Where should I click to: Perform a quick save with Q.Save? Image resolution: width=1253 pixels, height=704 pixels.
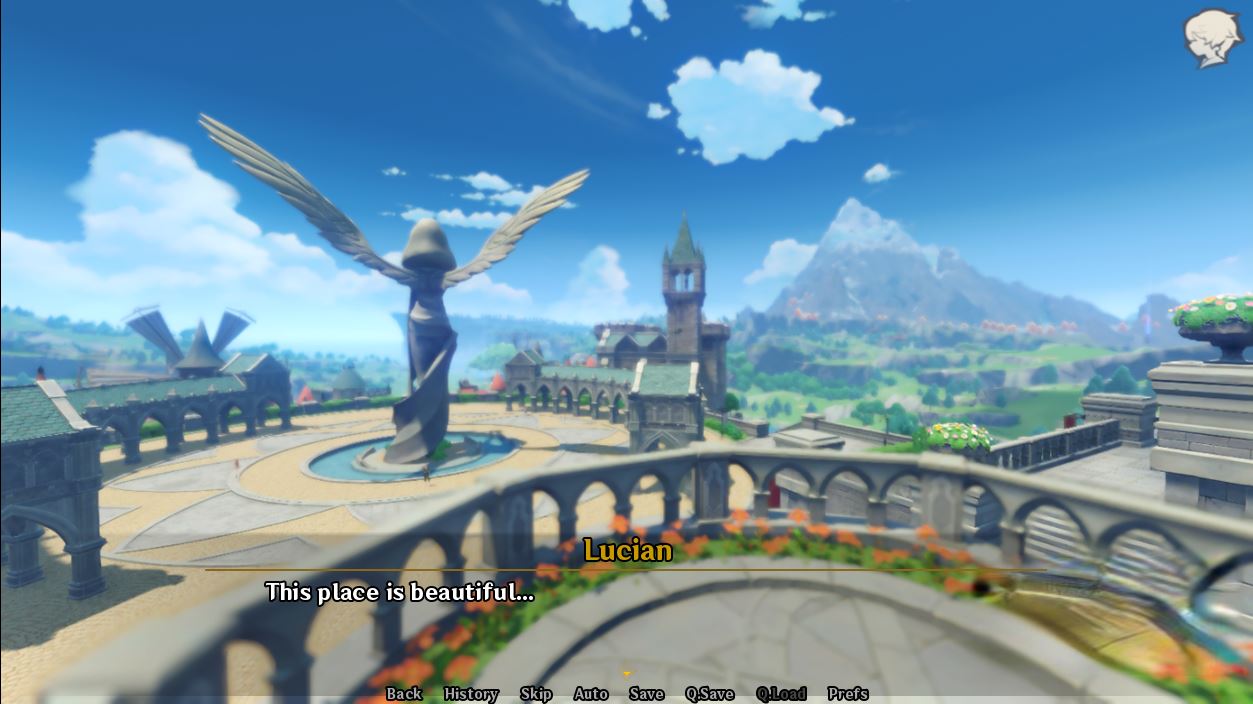710,694
